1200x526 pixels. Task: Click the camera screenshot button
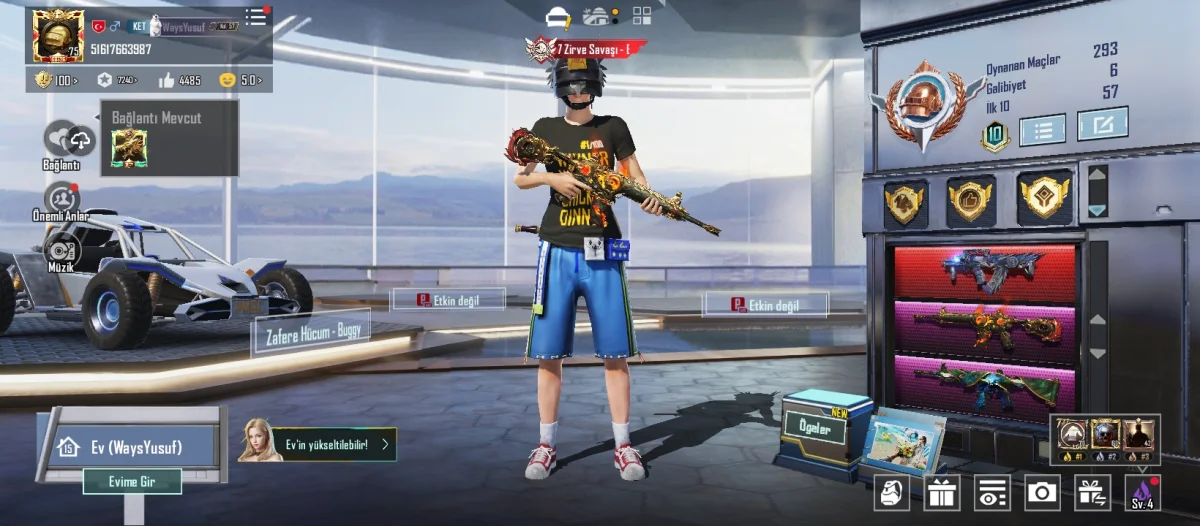[1042, 492]
